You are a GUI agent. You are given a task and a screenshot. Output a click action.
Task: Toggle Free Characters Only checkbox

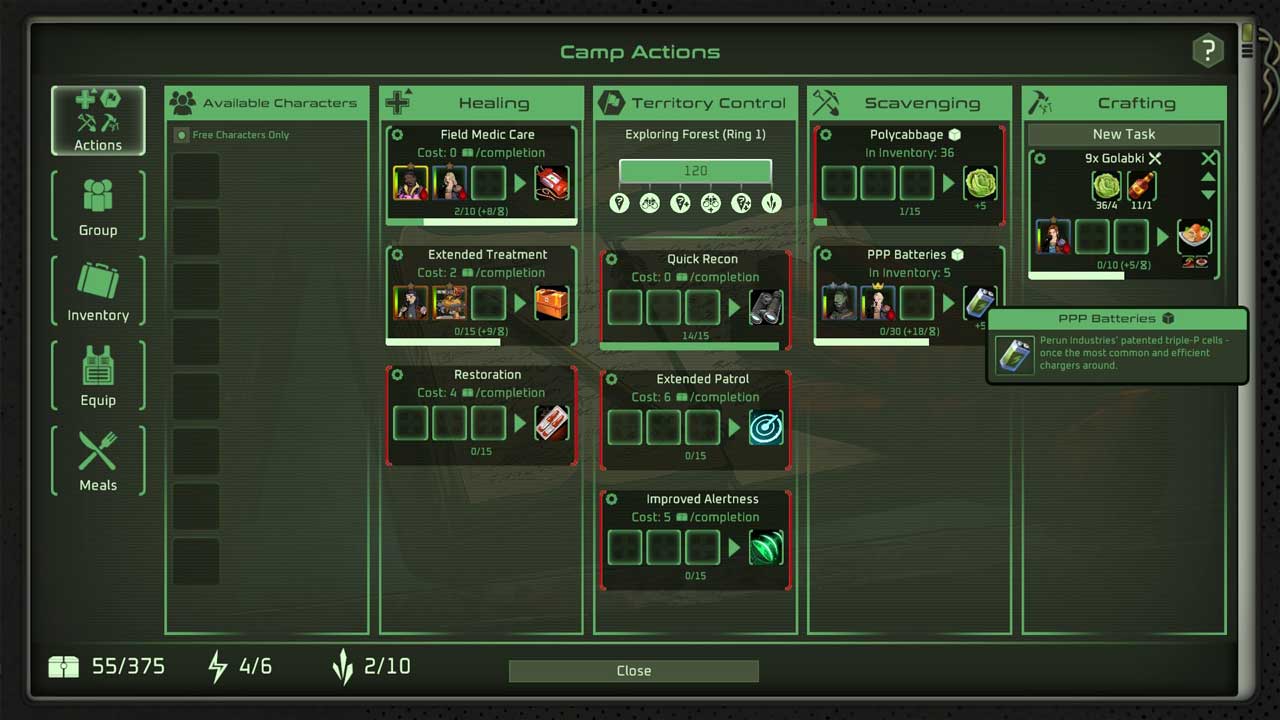pyautogui.click(x=181, y=135)
